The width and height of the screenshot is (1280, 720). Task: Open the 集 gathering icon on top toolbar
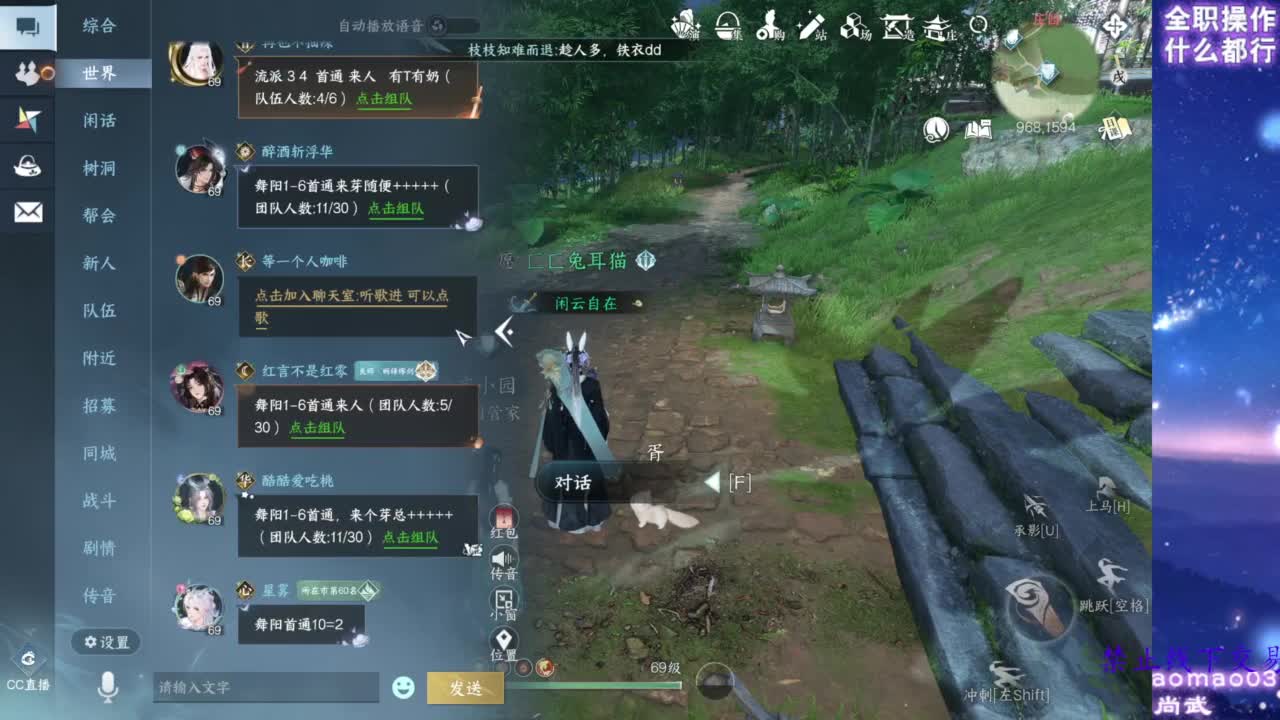click(726, 27)
